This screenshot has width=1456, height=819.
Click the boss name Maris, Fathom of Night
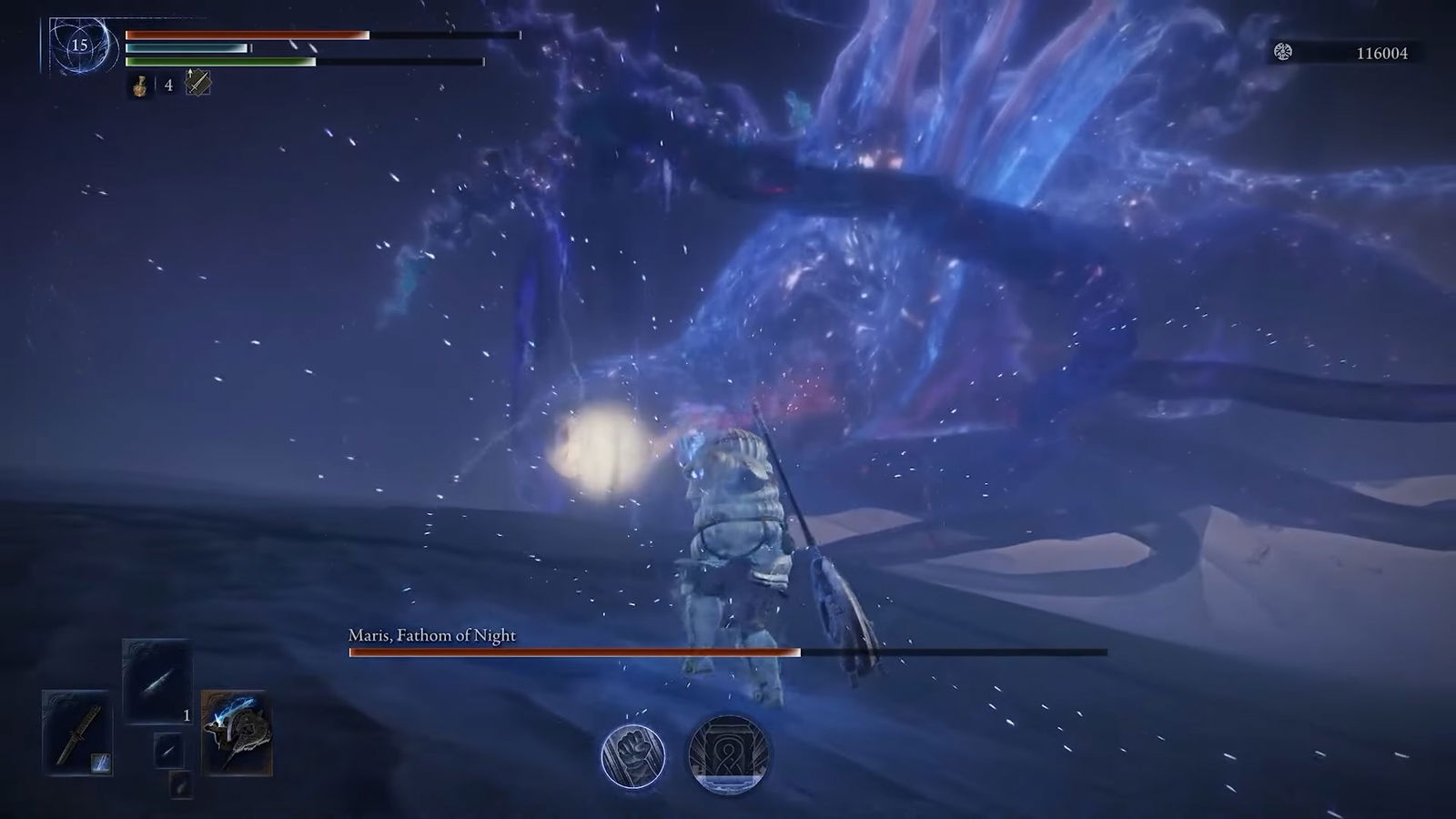[x=431, y=636]
